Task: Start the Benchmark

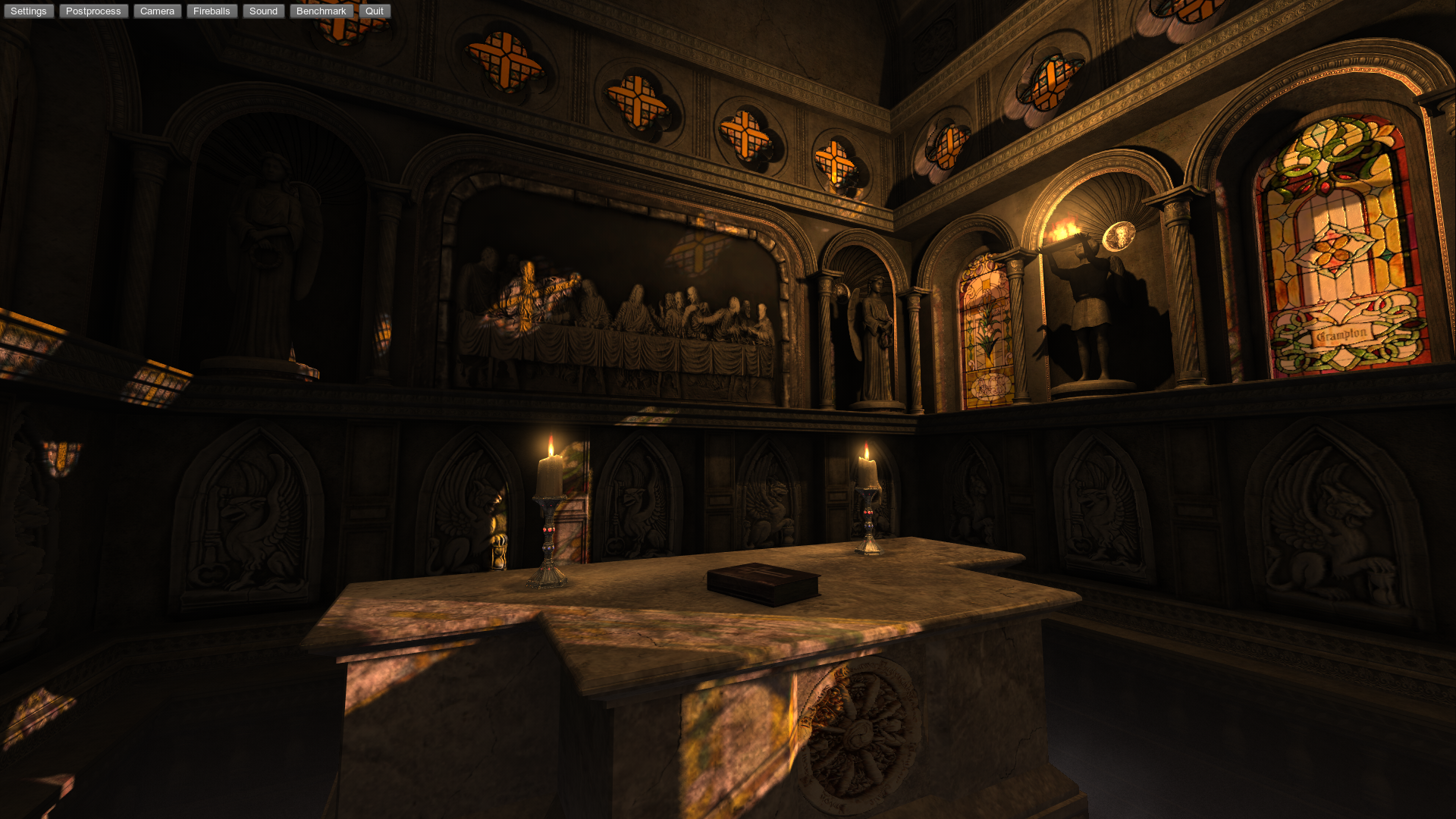Action: click(321, 11)
